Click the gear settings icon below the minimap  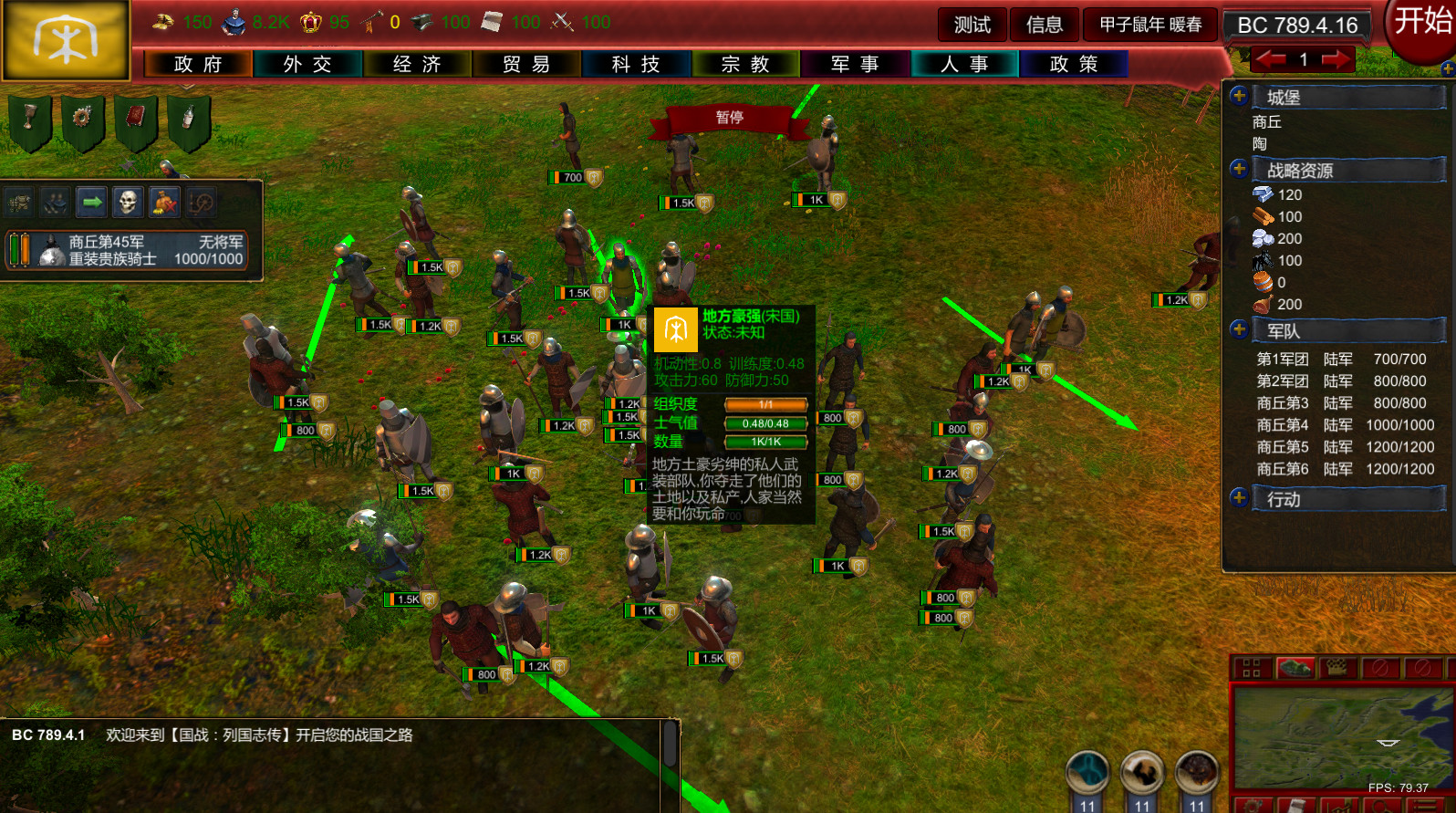tap(1253, 808)
